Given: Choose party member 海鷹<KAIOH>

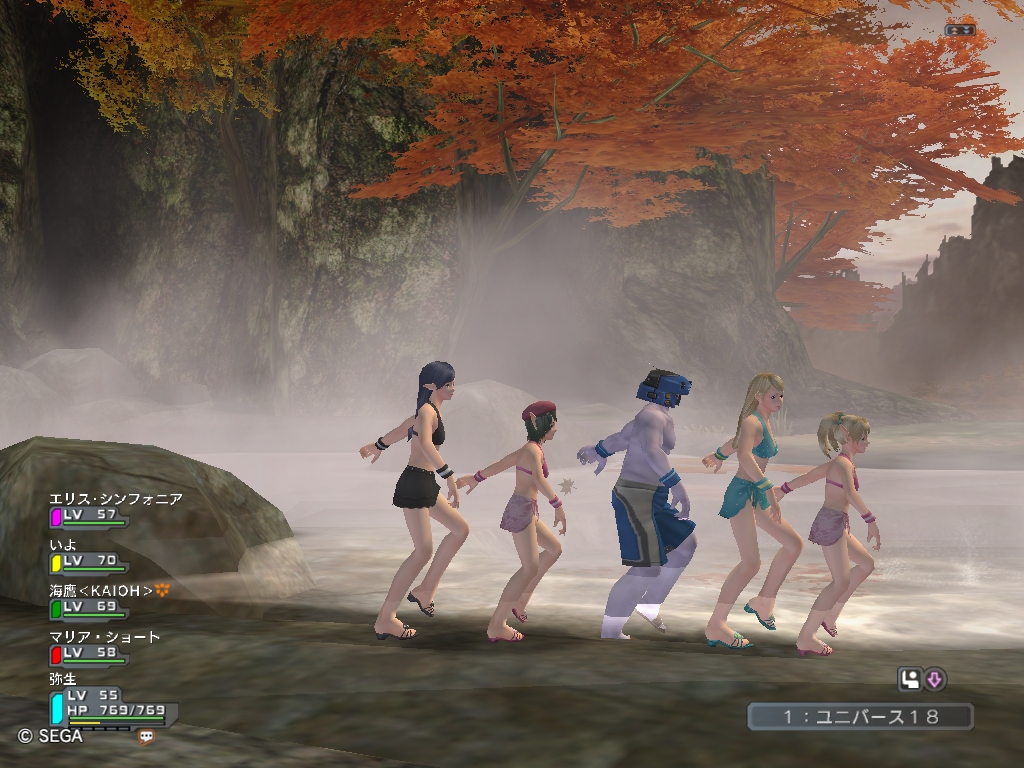Looking at the screenshot, I should (x=101, y=591).
